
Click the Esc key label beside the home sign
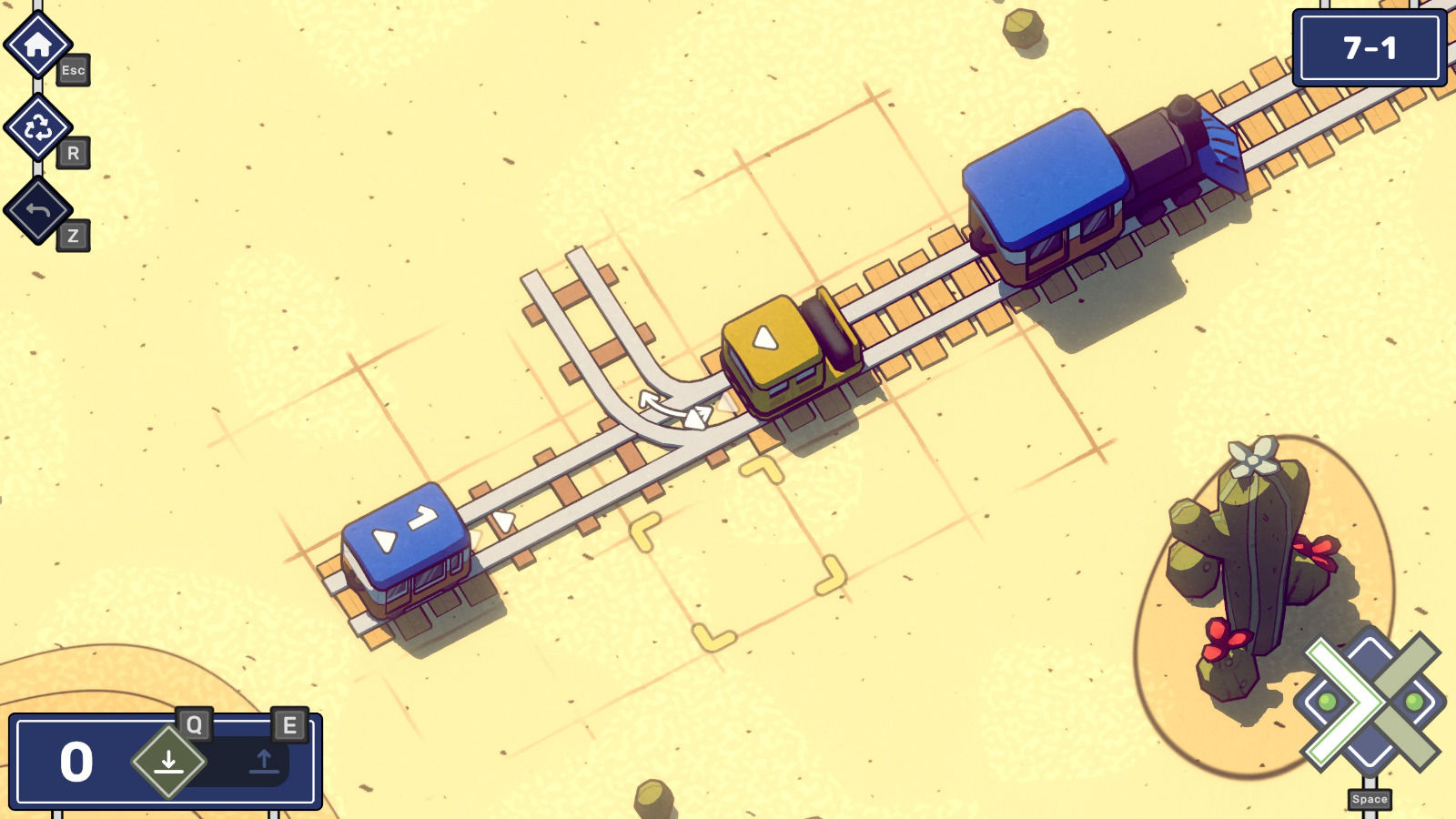75,71
